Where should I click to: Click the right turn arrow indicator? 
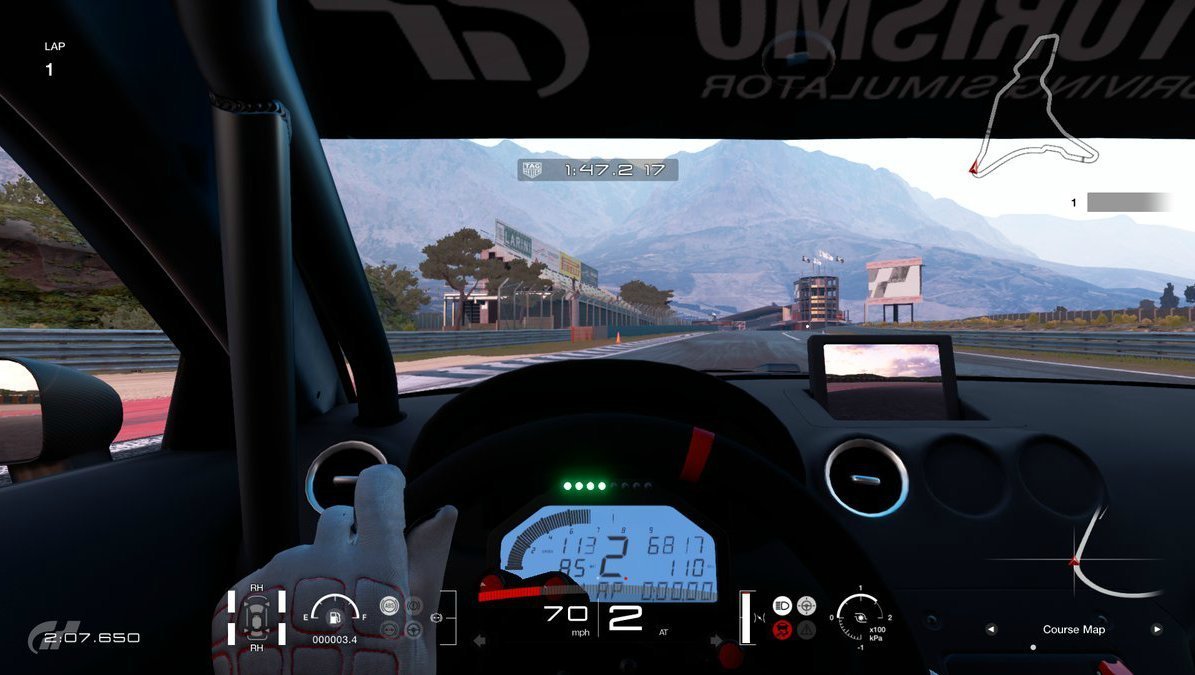point(716,640)
